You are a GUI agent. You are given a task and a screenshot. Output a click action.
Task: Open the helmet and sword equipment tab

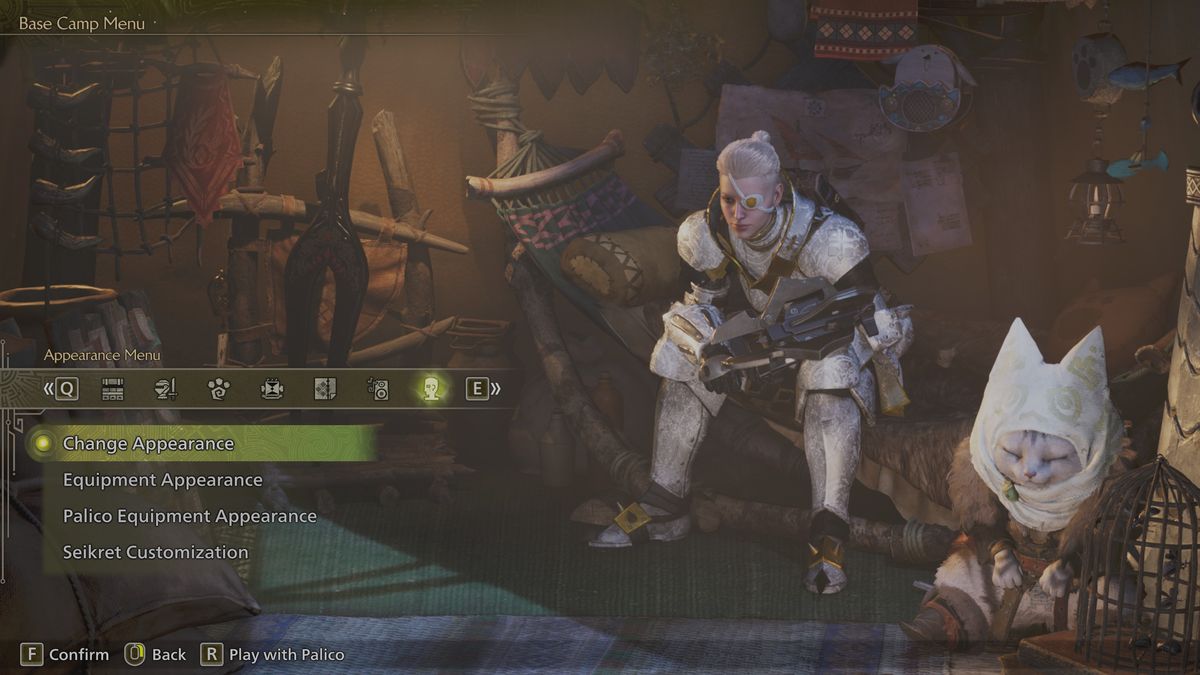[x=166, y=389]
